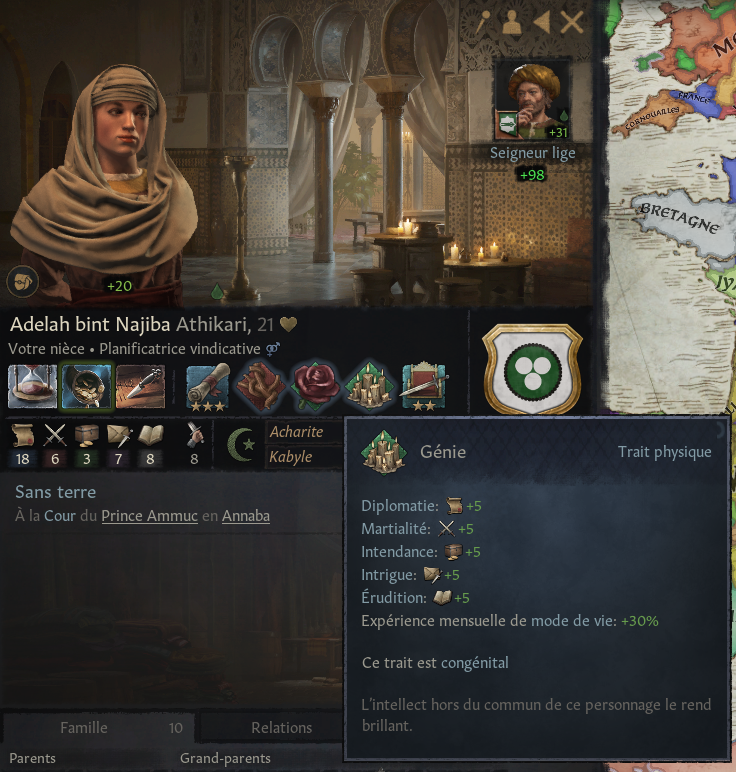
Task: Go back to the previous character
Action: 541,22
